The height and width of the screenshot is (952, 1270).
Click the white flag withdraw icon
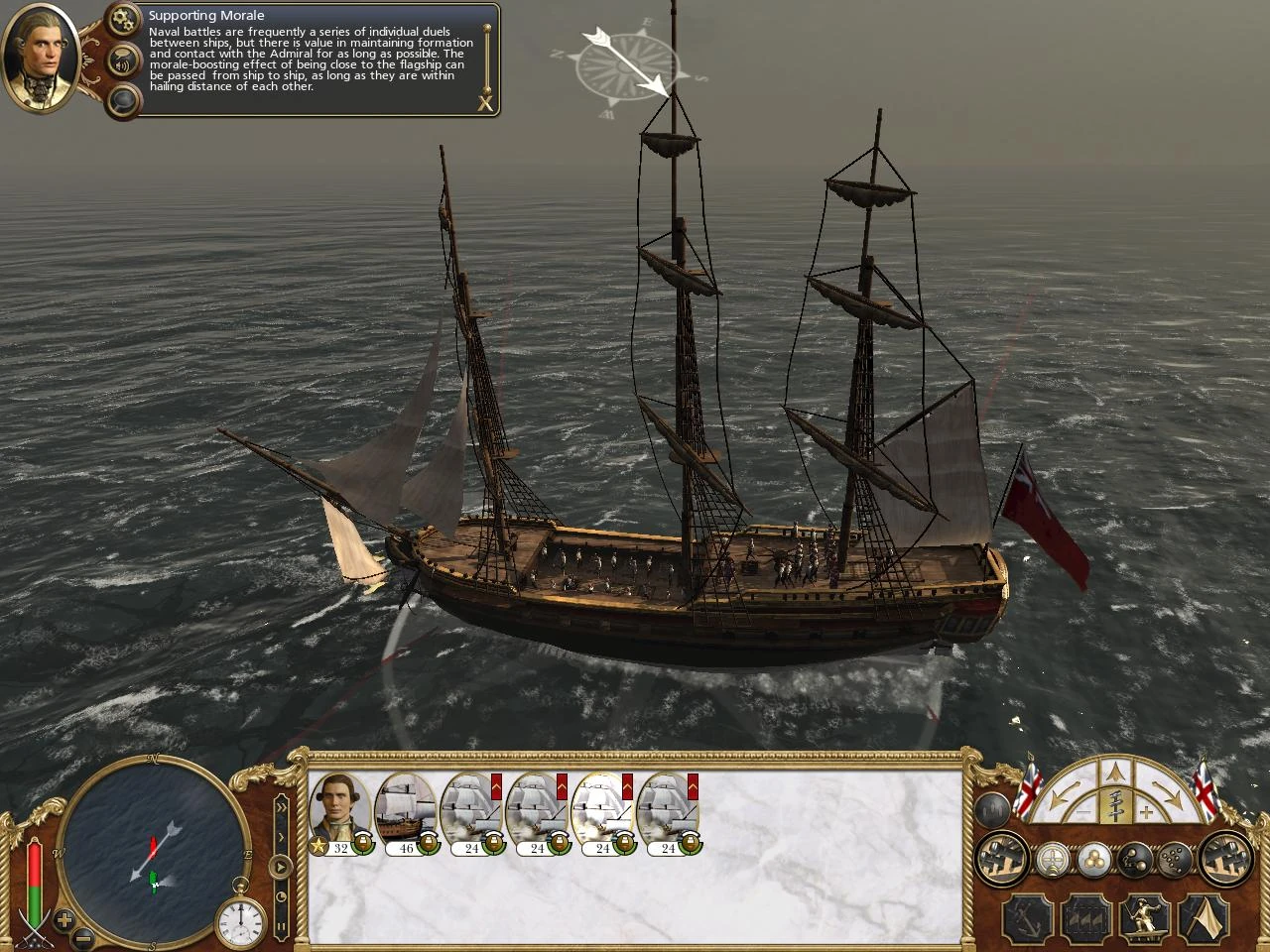click(x=1204, y=917)
